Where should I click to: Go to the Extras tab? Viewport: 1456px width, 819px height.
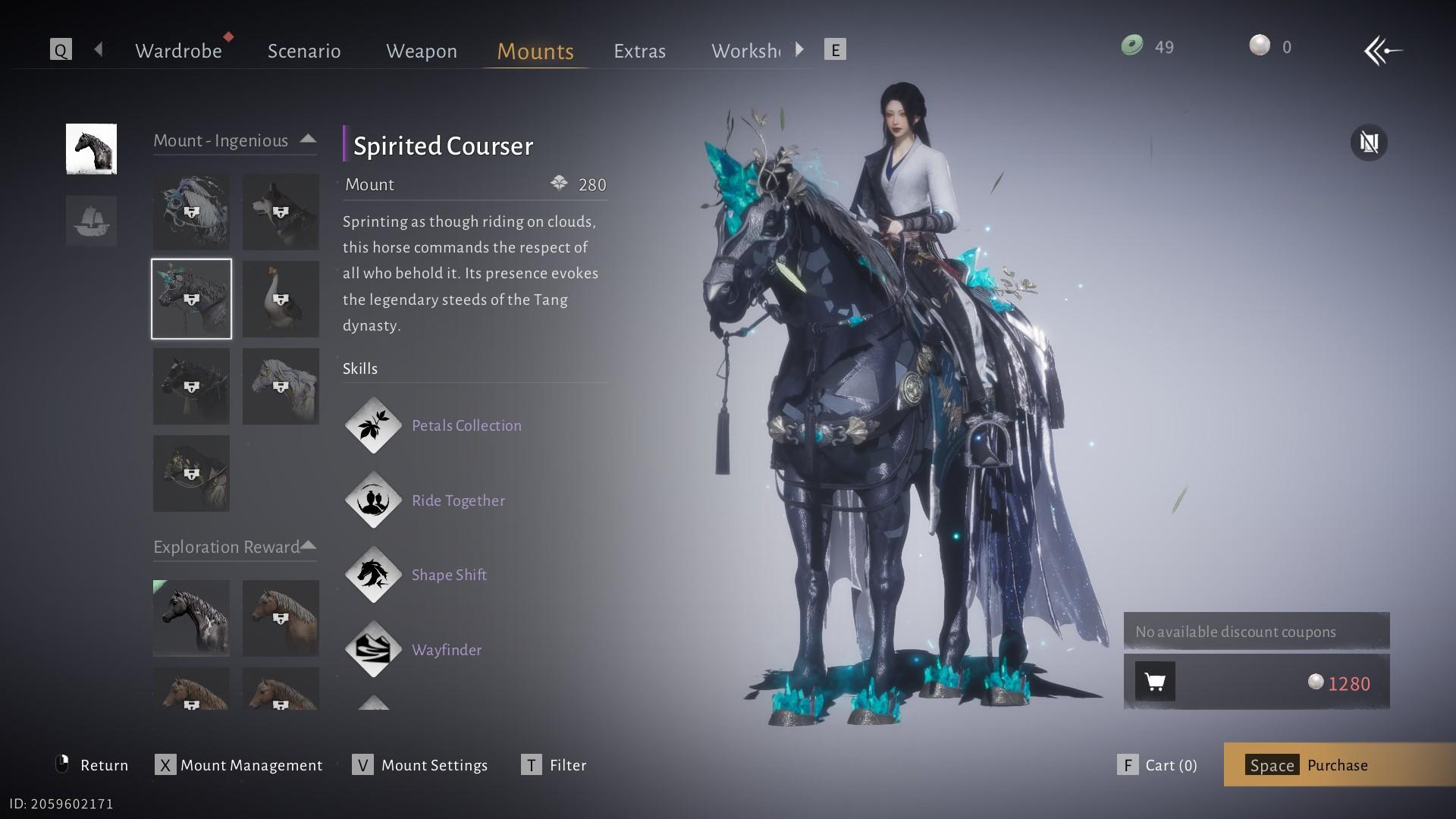(639, 51)
